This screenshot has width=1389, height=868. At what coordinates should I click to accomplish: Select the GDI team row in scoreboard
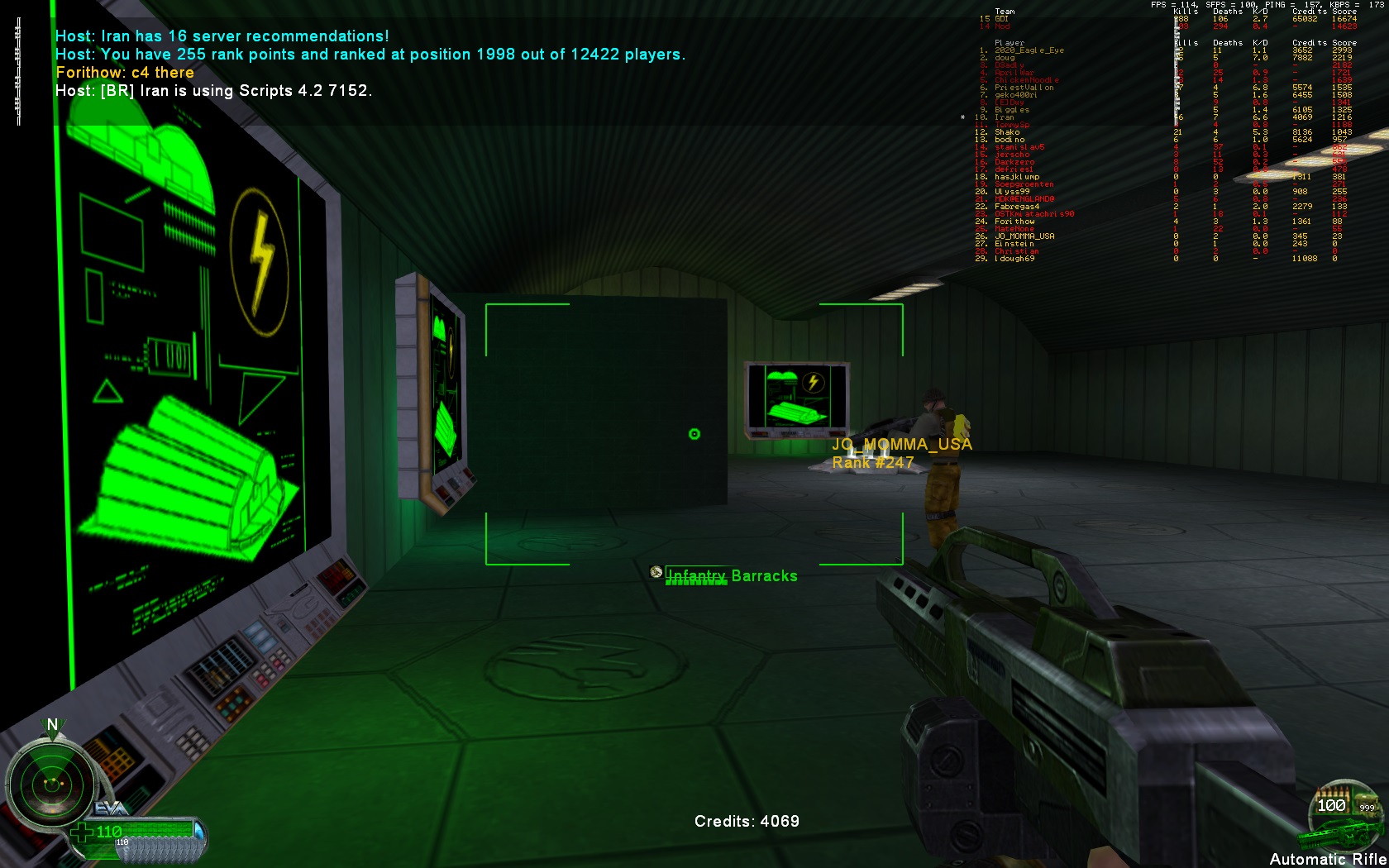pyautogui.click(x=1001, y=19)
